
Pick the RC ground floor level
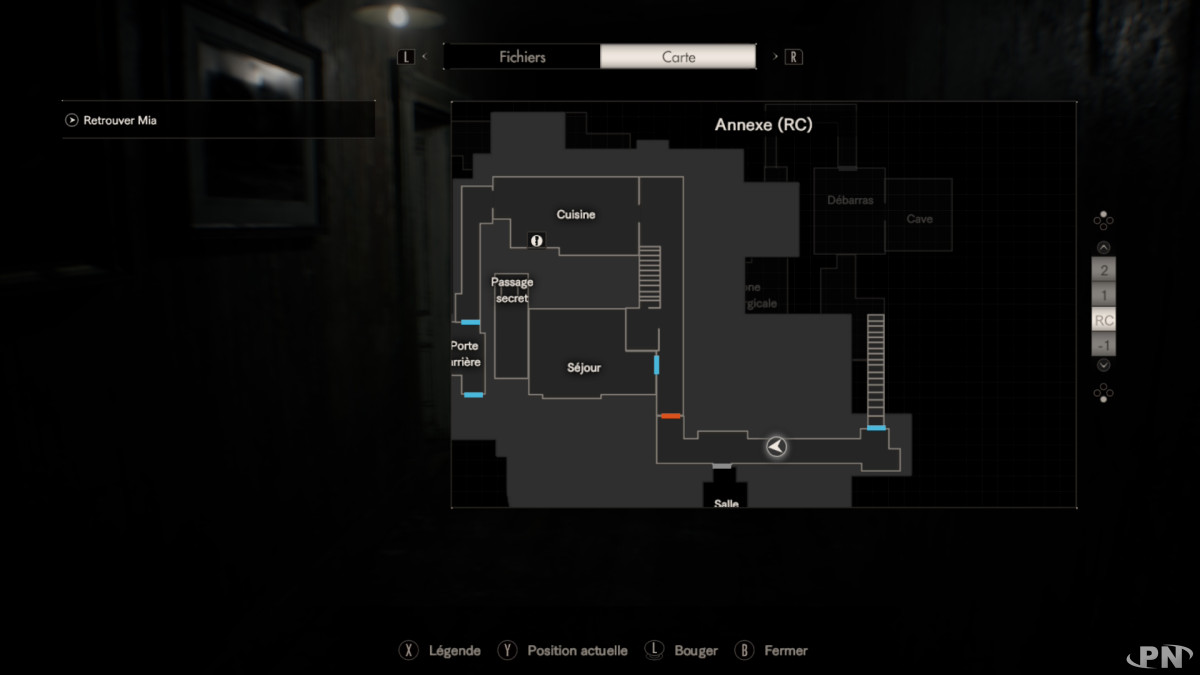[1103, 321]
